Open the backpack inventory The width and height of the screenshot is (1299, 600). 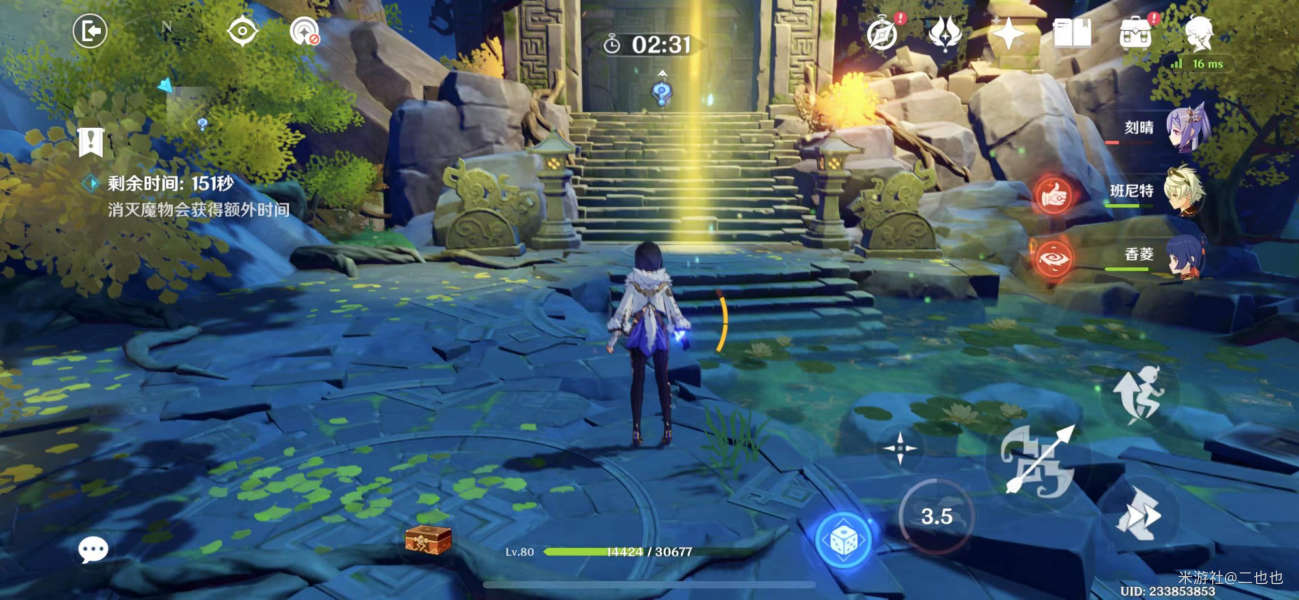click(1135, 34)
